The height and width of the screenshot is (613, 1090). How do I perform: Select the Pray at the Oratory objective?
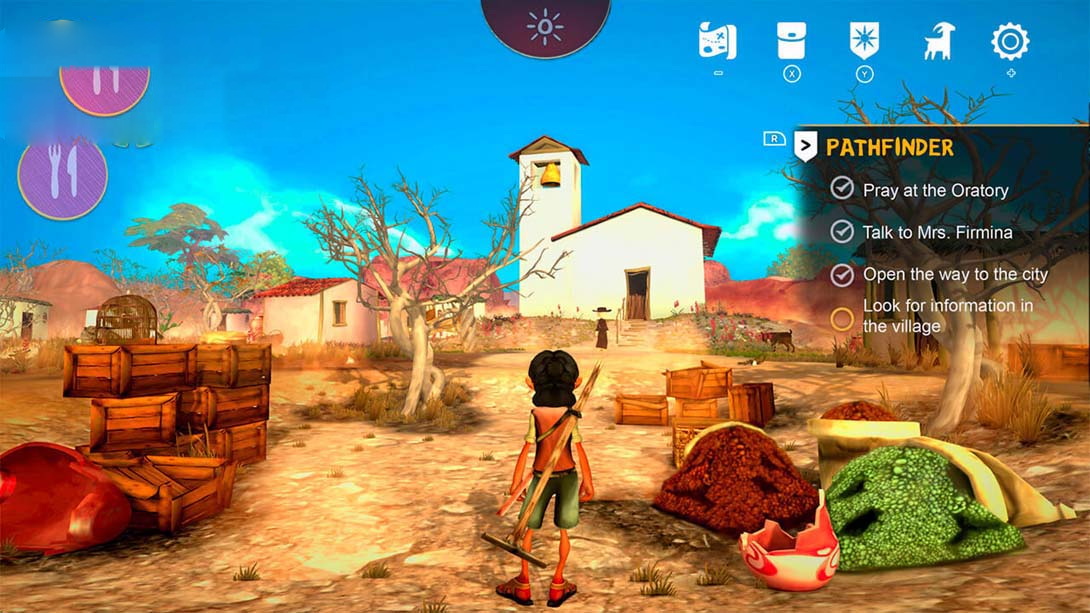click(934, 190)
